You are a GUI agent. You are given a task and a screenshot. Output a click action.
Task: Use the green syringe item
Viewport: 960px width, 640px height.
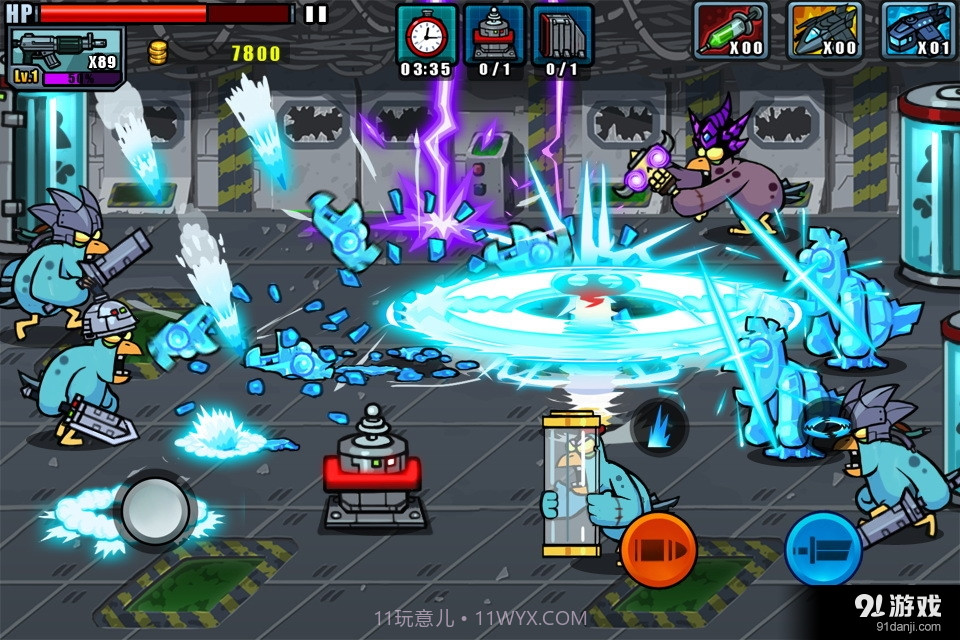[730, 30]
